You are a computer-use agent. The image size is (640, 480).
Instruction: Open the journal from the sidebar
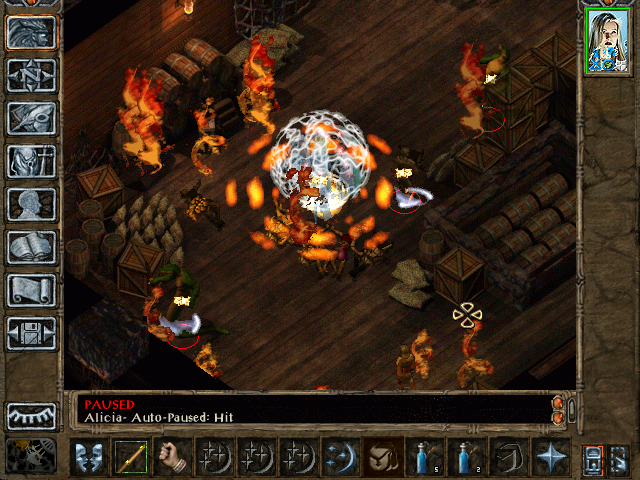tap(31, 118)
